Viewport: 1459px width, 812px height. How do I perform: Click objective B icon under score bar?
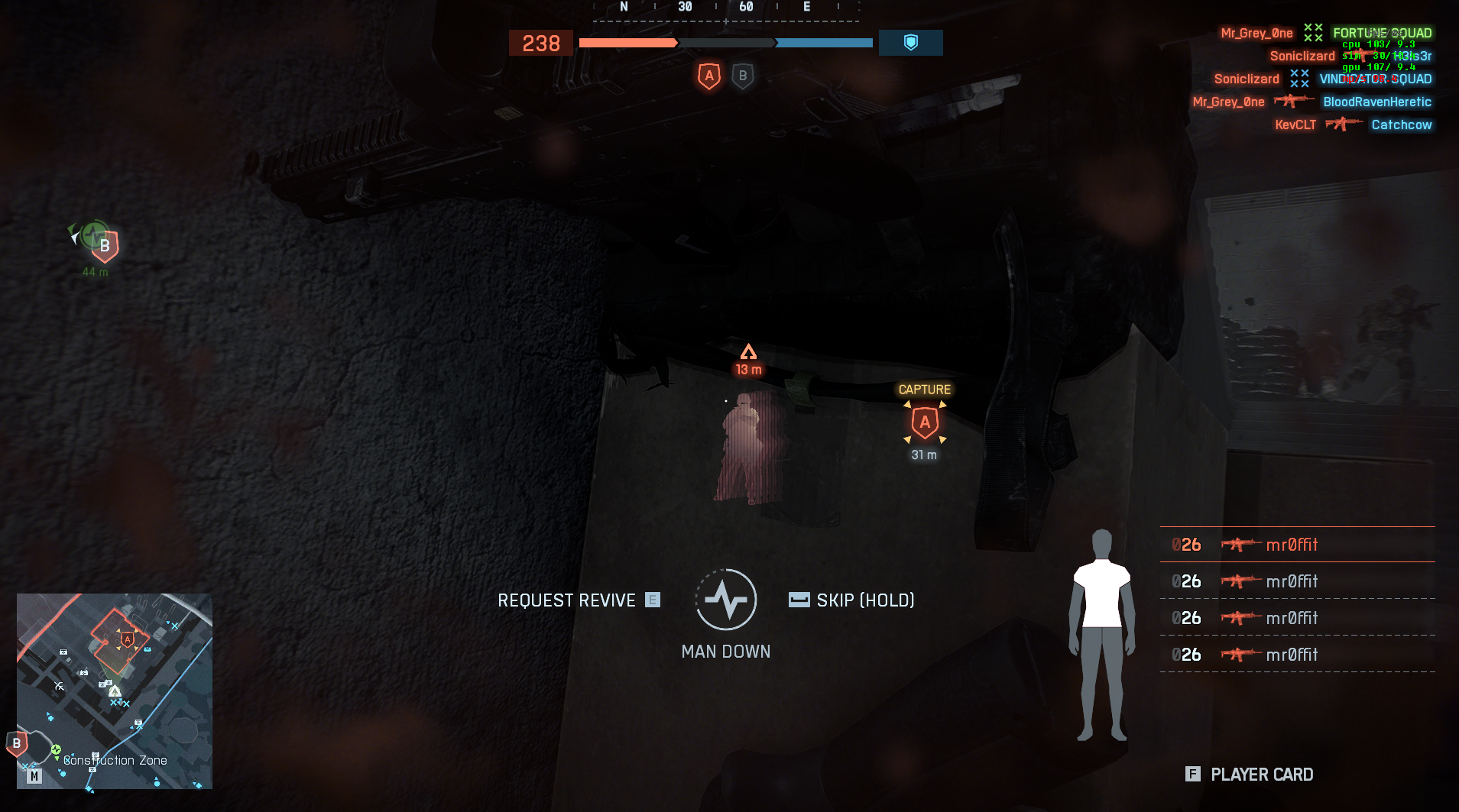click(x=743, y=76)
